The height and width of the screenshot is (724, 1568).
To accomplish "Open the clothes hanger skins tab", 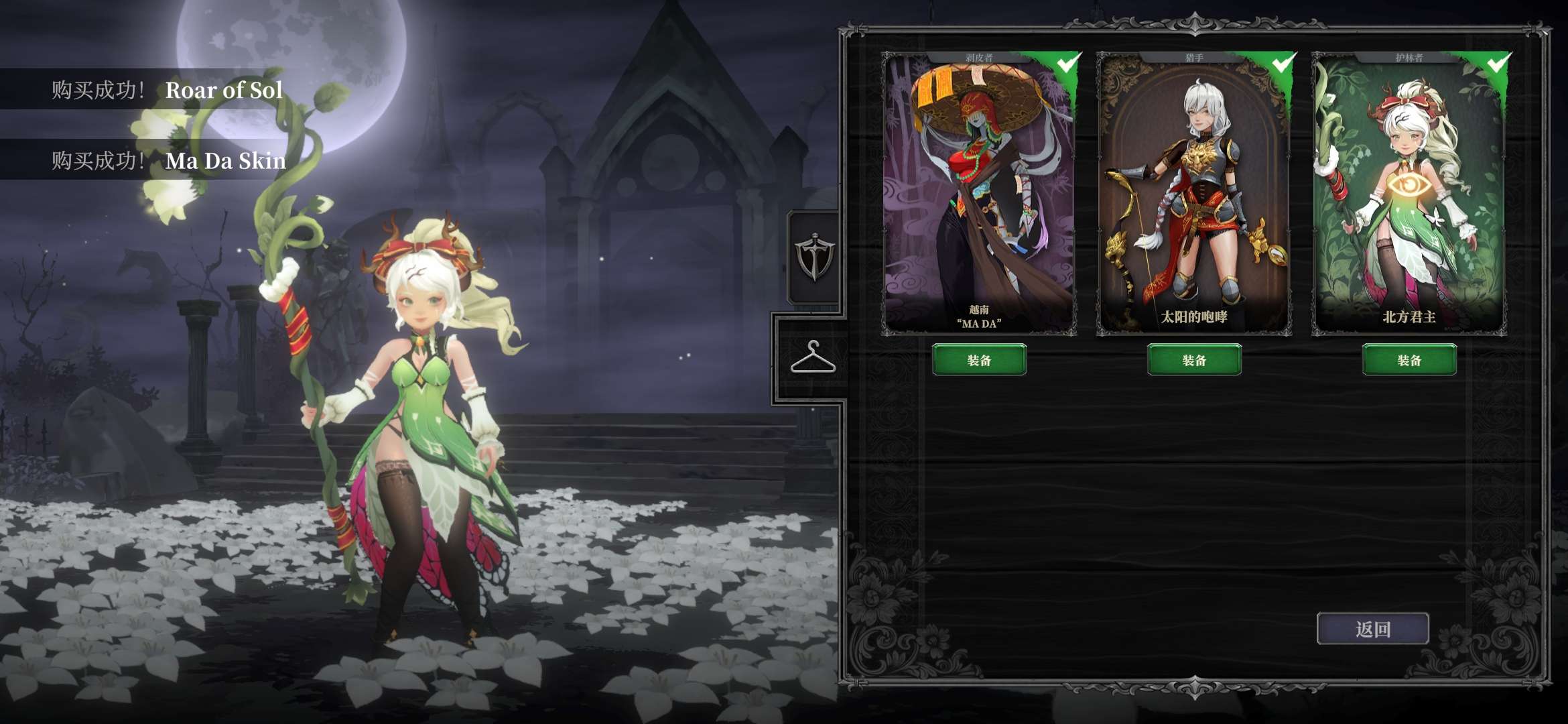I will coord(813,358).
